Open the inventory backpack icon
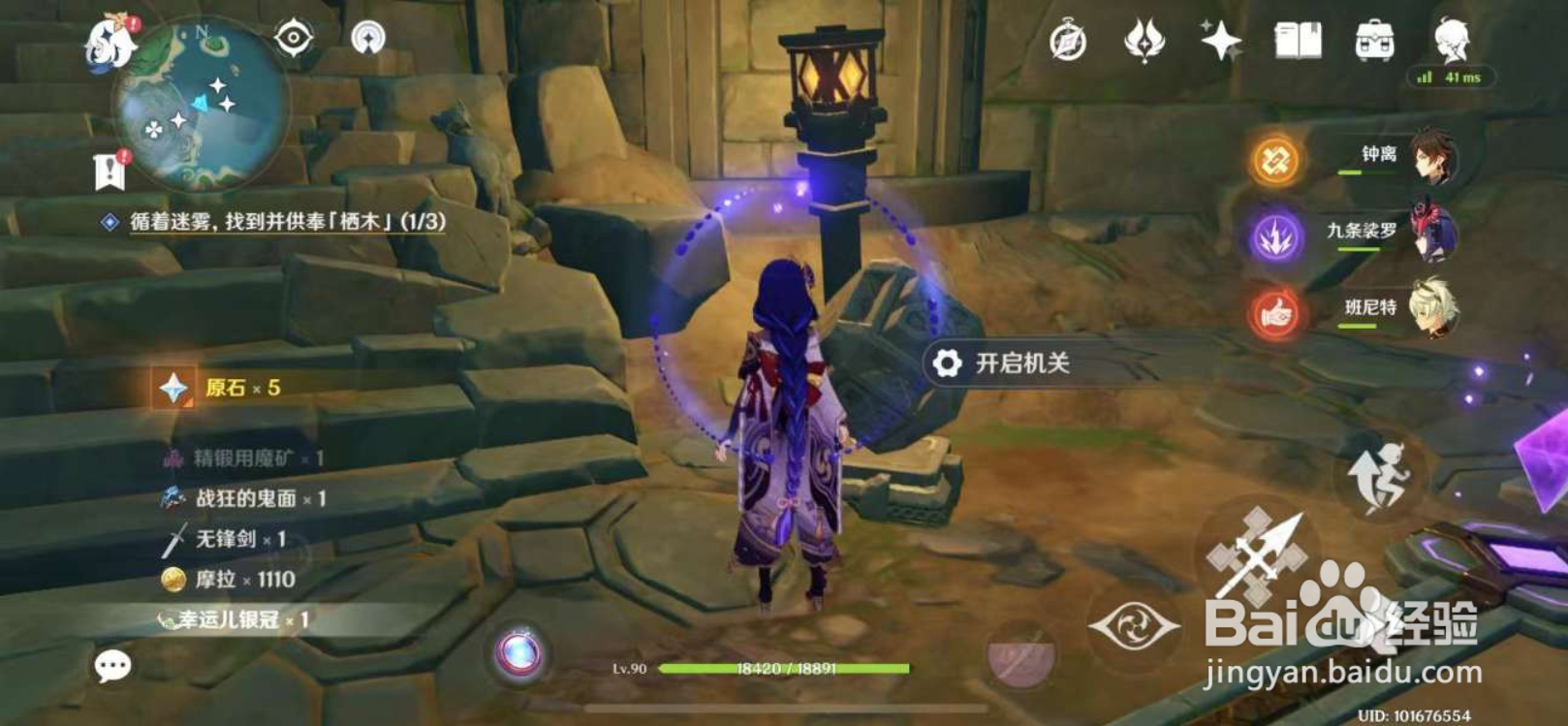This screenshot has height=726, width=1568. (1377, 42)
